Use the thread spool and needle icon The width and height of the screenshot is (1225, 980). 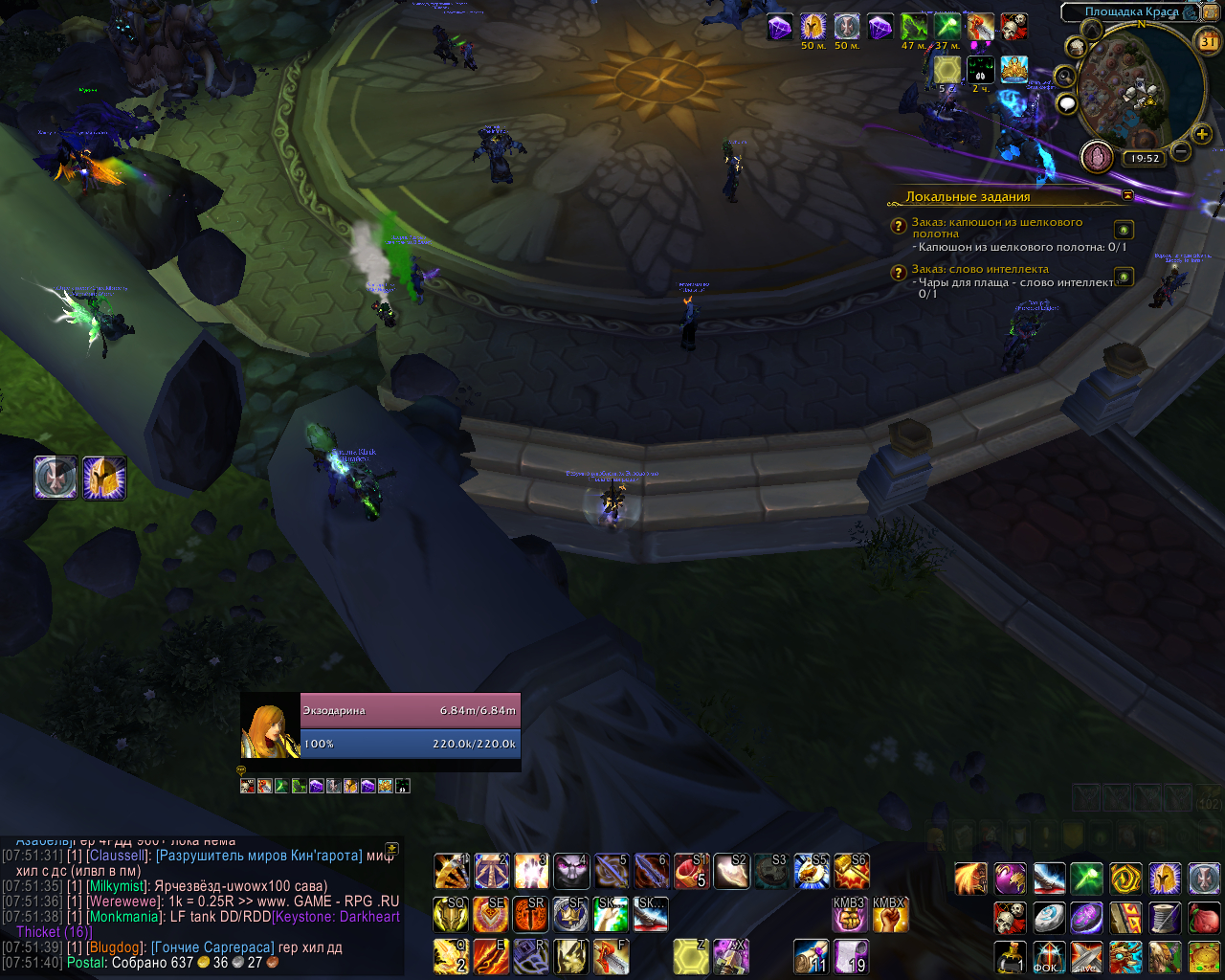pos(1165,918)
